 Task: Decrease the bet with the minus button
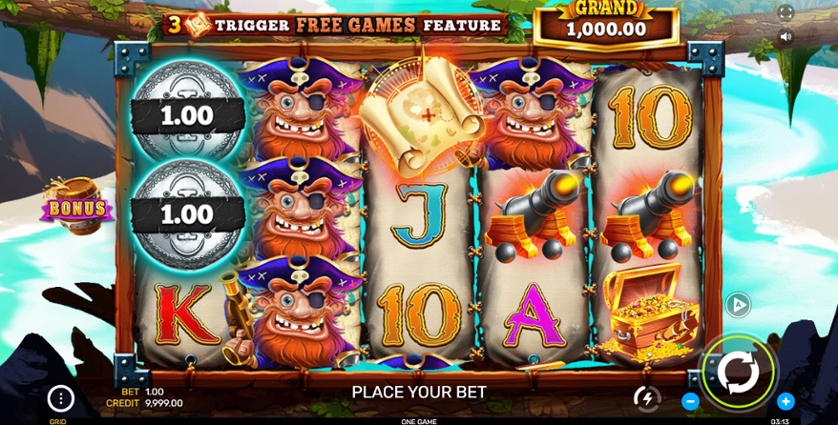point(690,401)
